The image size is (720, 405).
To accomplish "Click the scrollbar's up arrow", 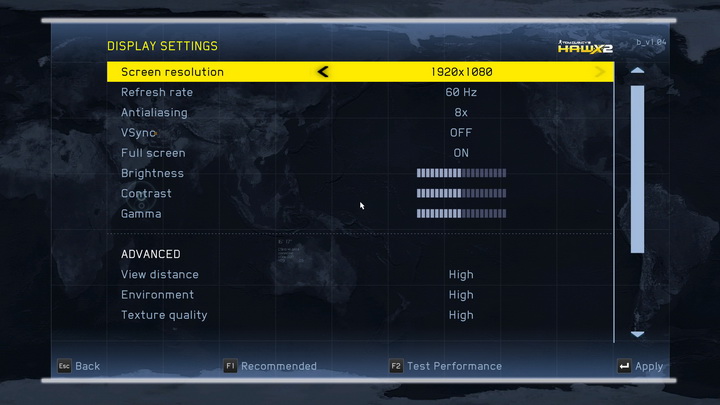I will (x=637, y=72).
